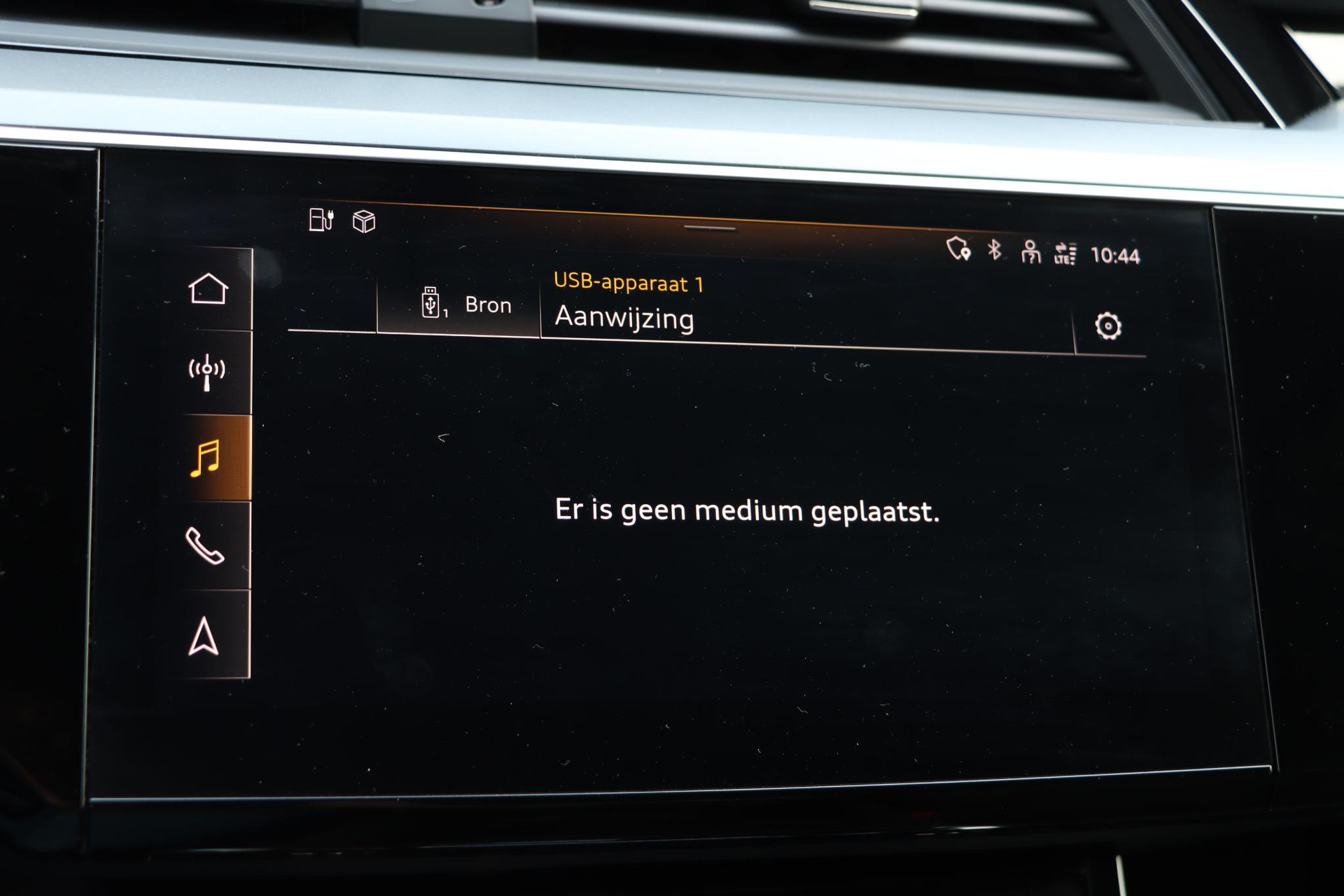Open the Phone menu
Image resolution: width=1344 pixels, height=896 pixels.
click(x=204, y=546)
